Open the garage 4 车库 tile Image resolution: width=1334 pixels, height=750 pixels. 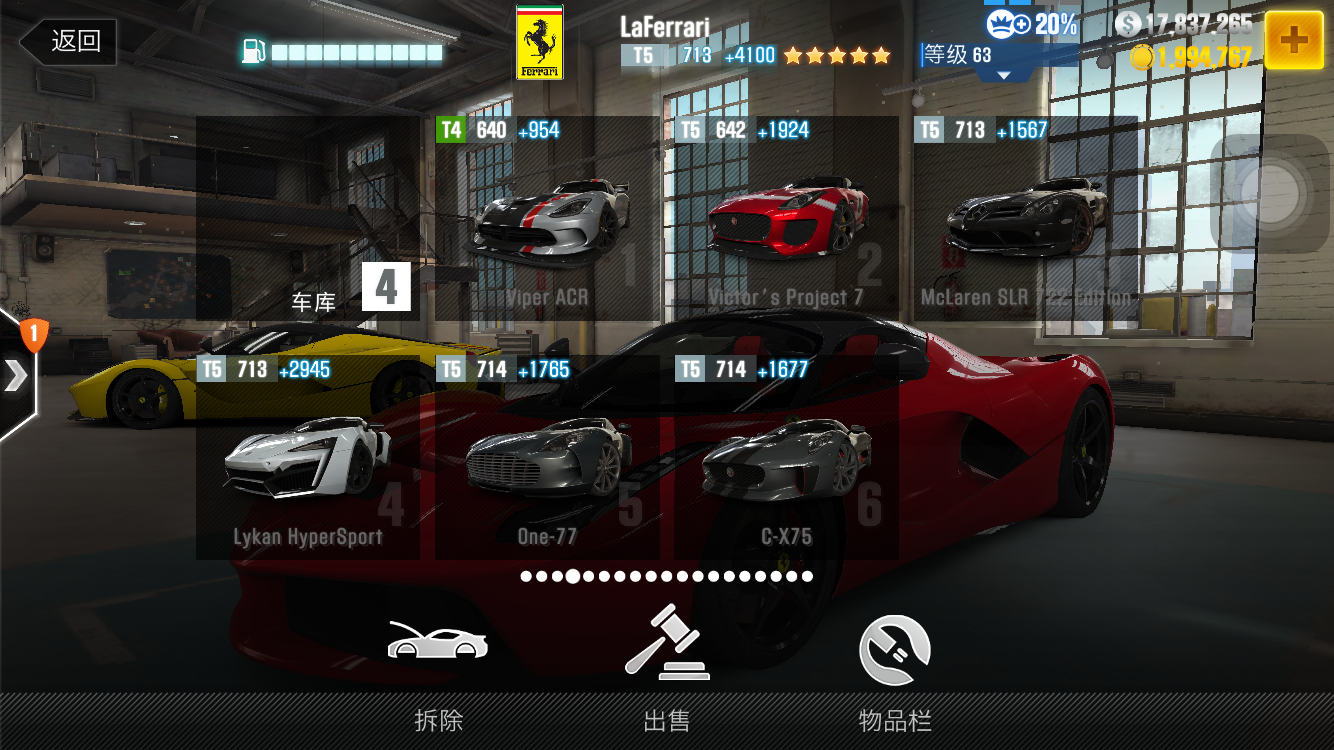coord(308,219)
